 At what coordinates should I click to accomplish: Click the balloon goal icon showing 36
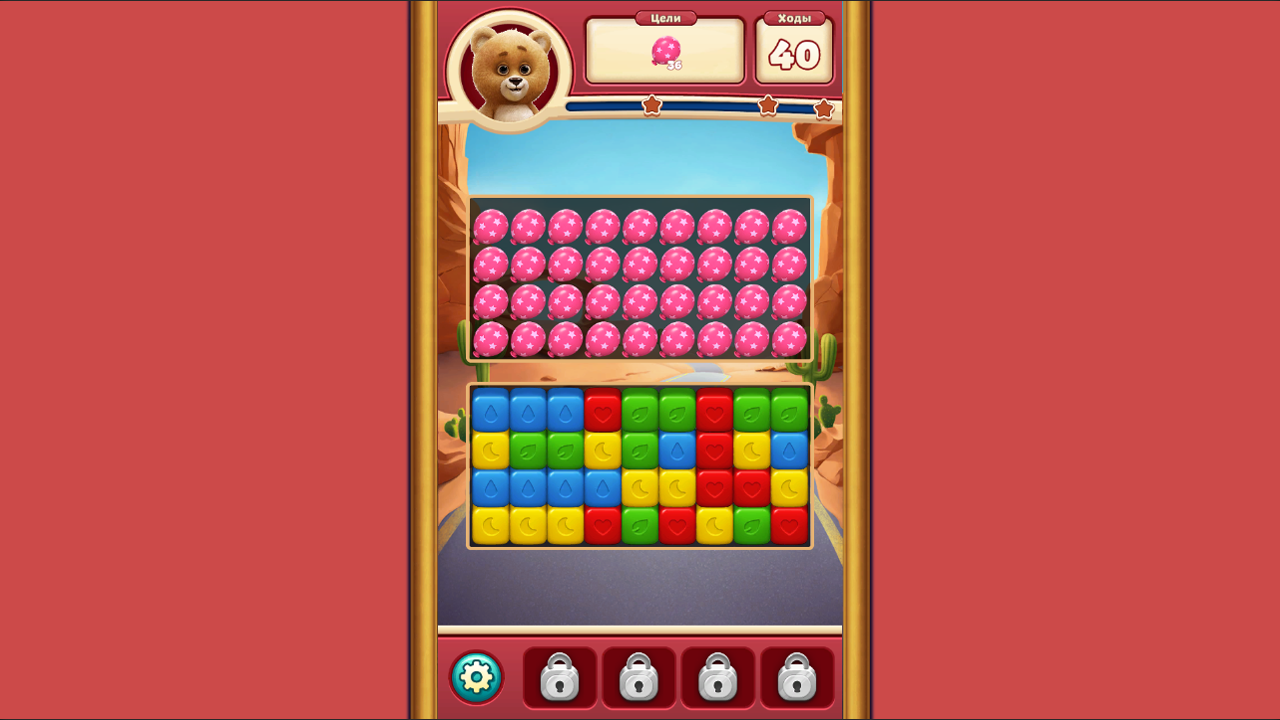pyautogui.click(x=668, y=52)
